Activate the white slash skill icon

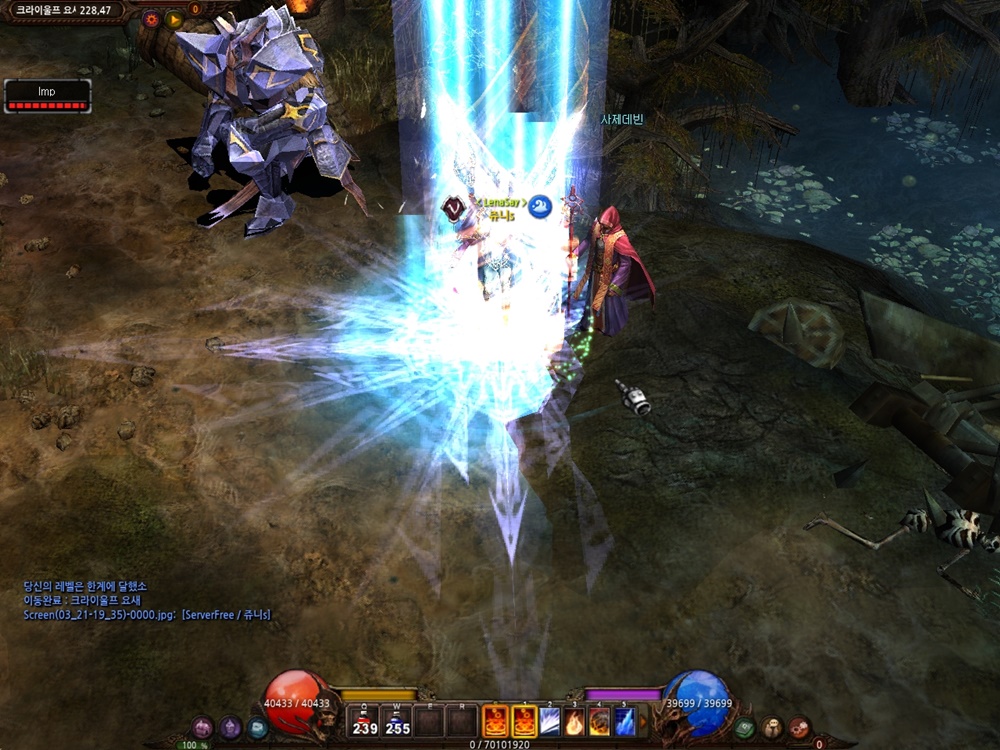pyautogui.click(x=550, y=721)
